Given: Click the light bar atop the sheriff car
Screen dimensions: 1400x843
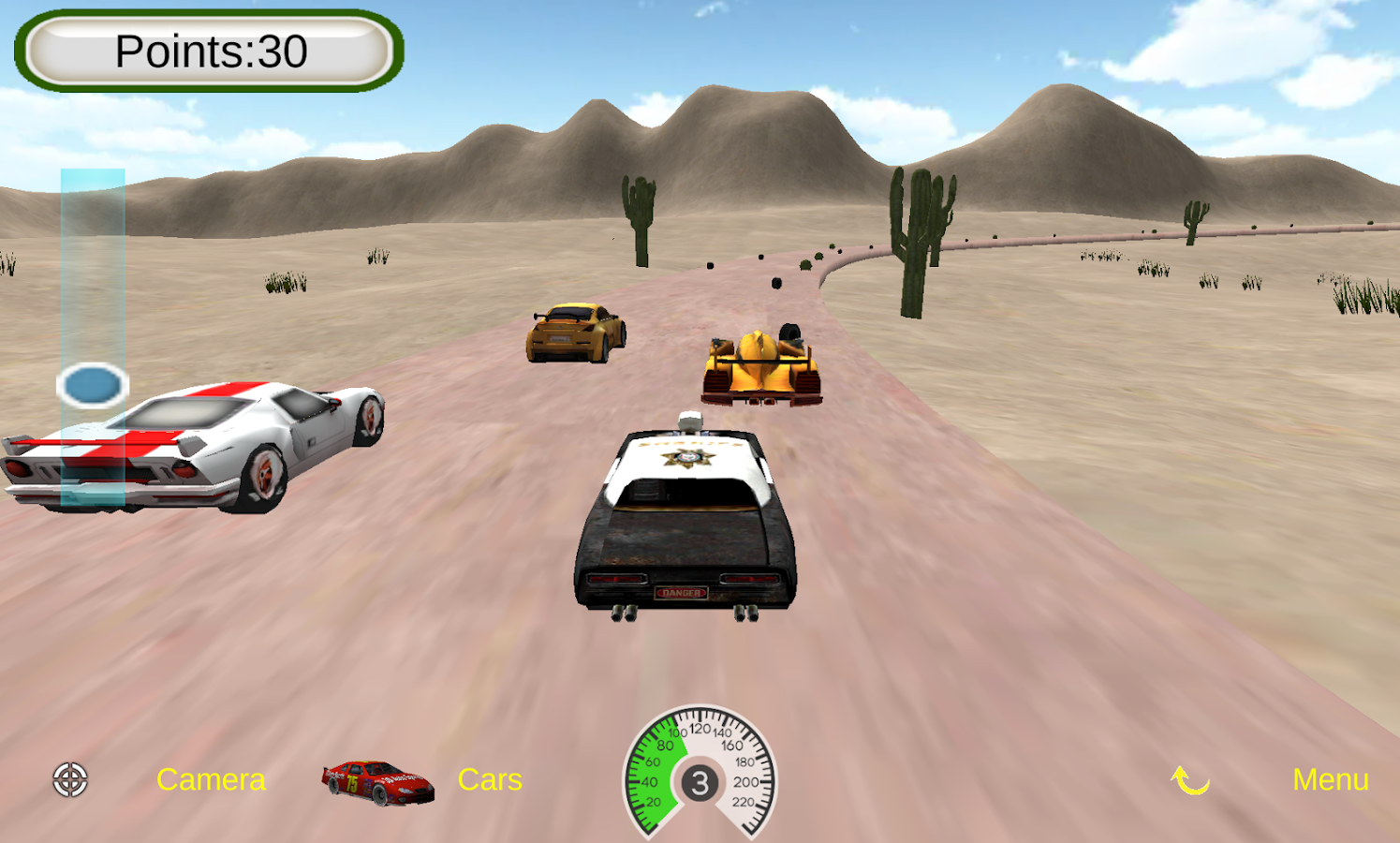Looking at the screenshot, I should click(x=689, y=421).
